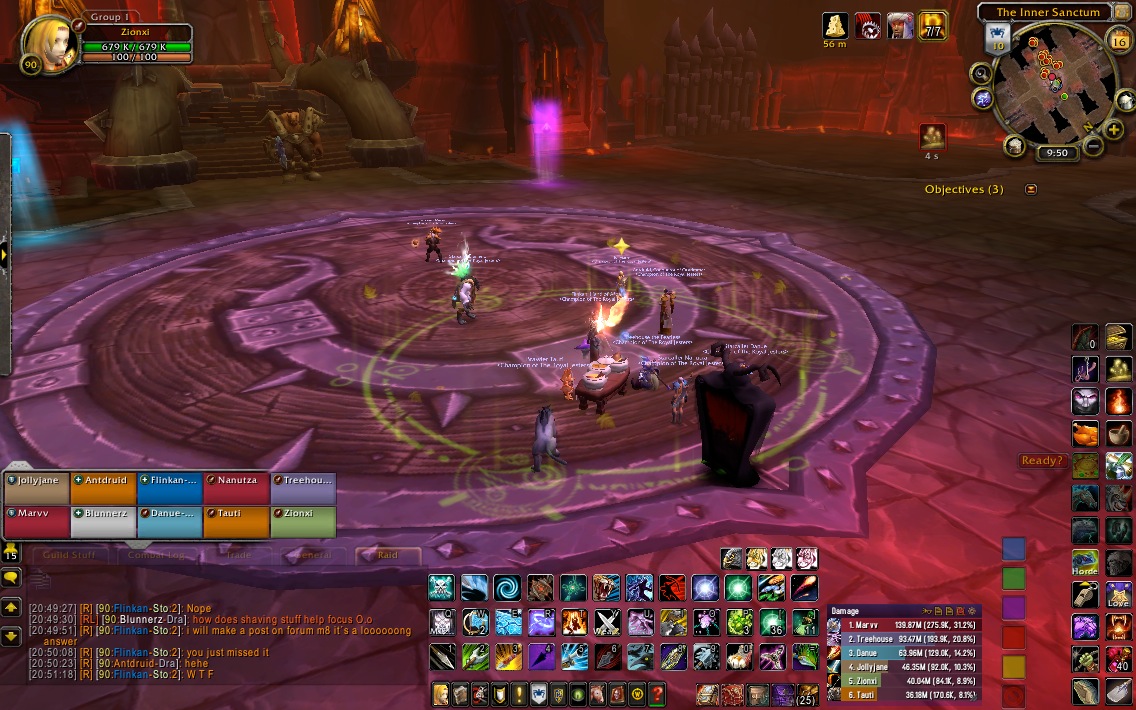The height and width of the screenshot is (710, 1136).
Task: Zoom out the minimap with minus button
Action: tap(1093, 146)
